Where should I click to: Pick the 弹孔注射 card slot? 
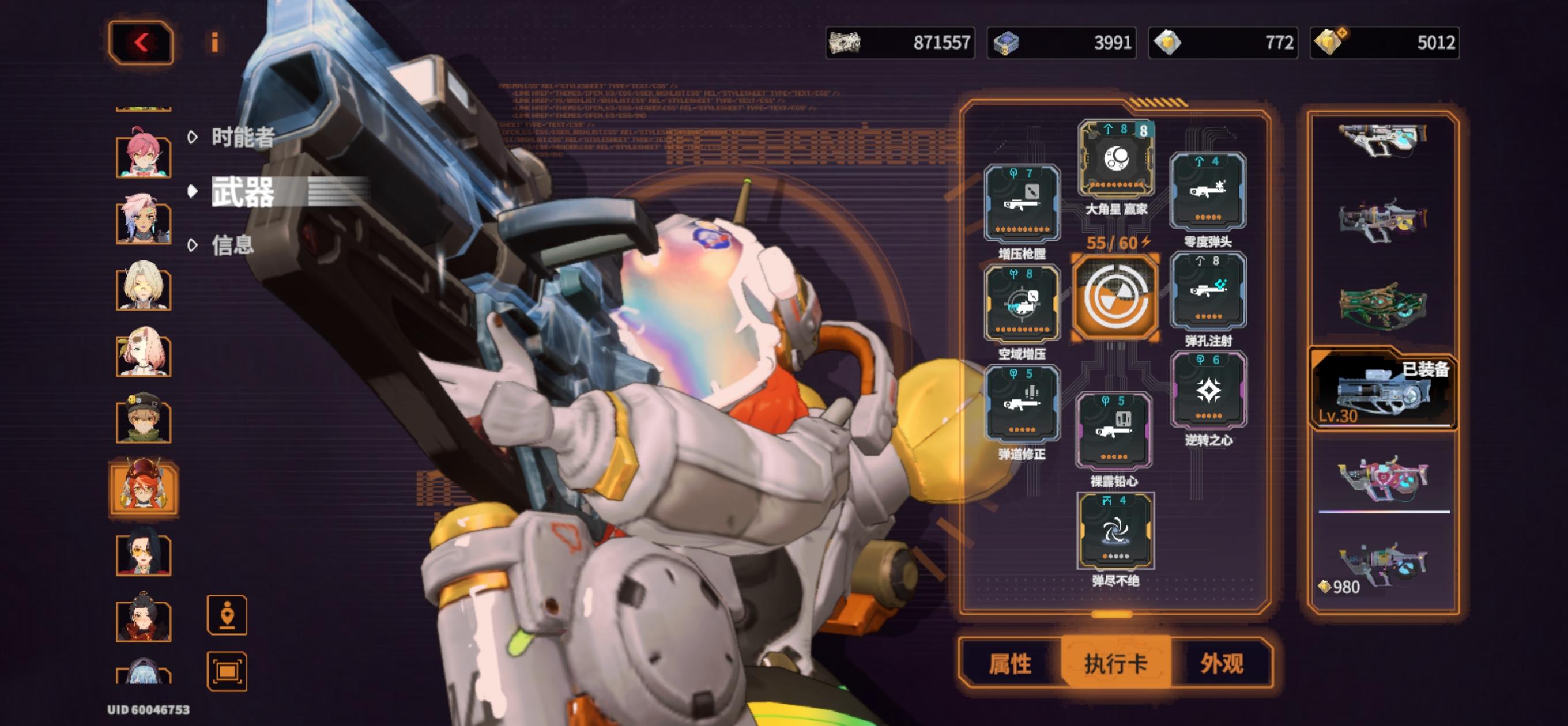pos(1208,292)
